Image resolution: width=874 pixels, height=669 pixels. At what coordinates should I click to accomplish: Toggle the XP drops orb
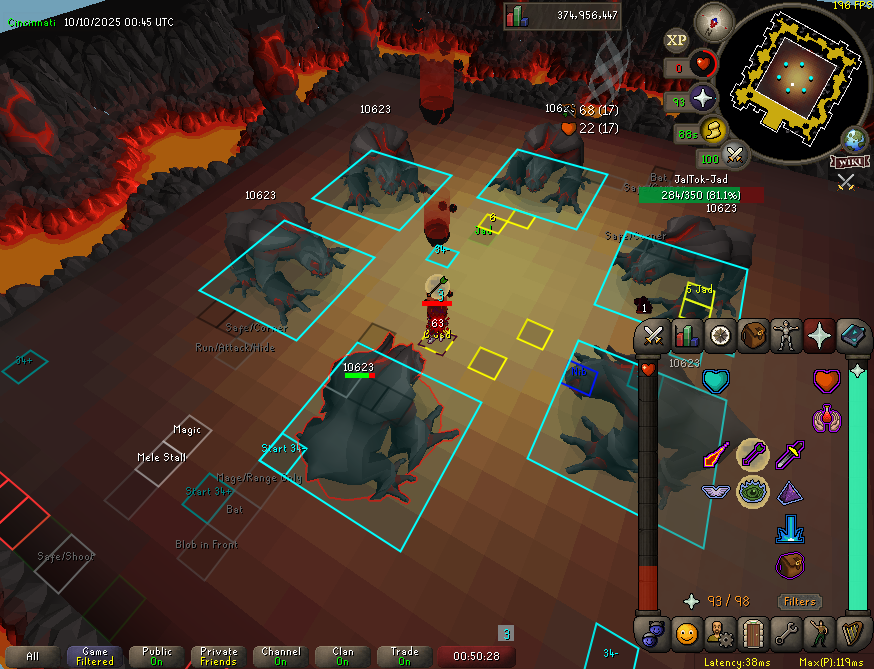tap(677, 40)
